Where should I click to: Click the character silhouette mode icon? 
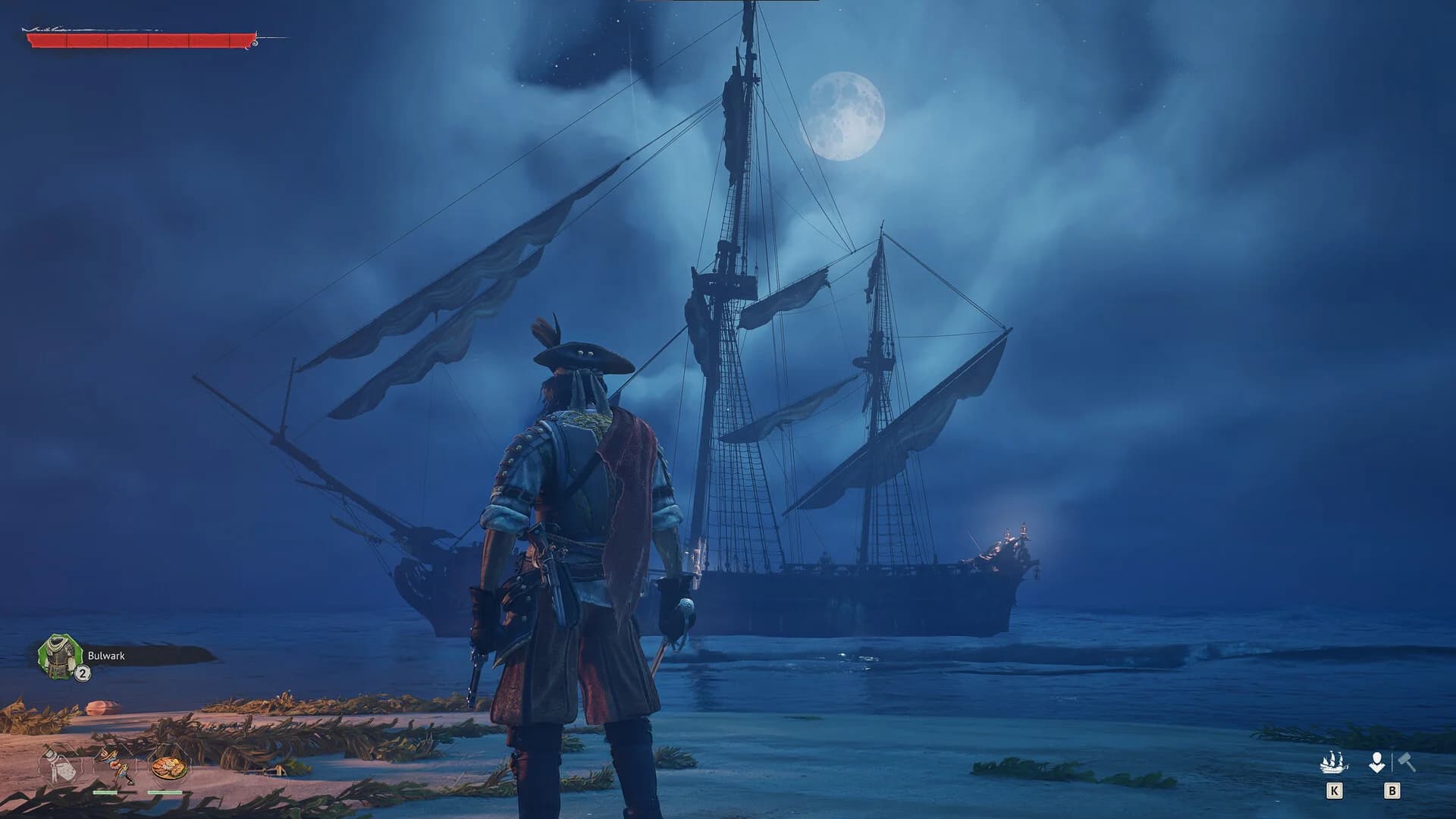click(1376, 762)
